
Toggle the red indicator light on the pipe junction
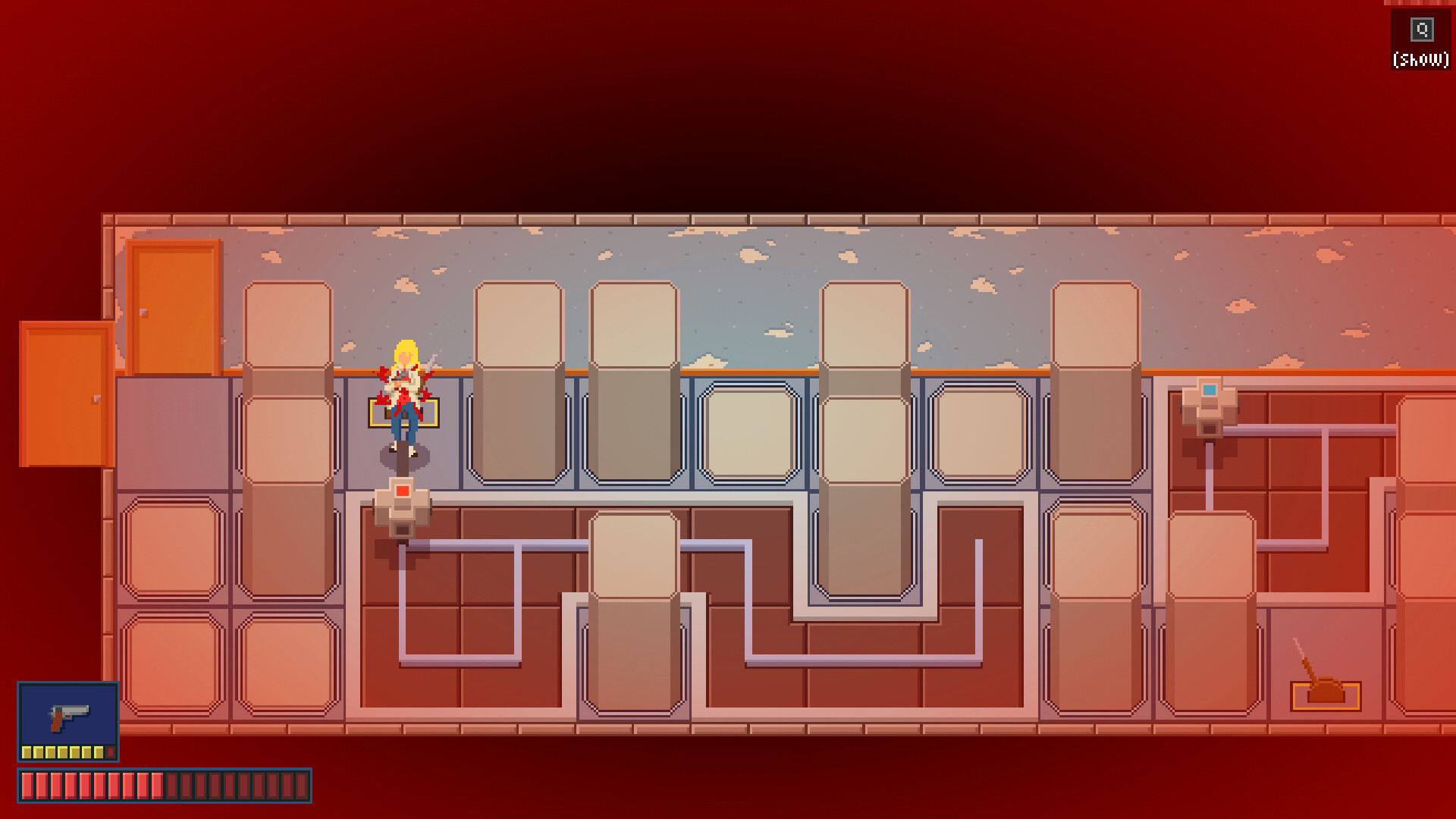pos(402,491)
